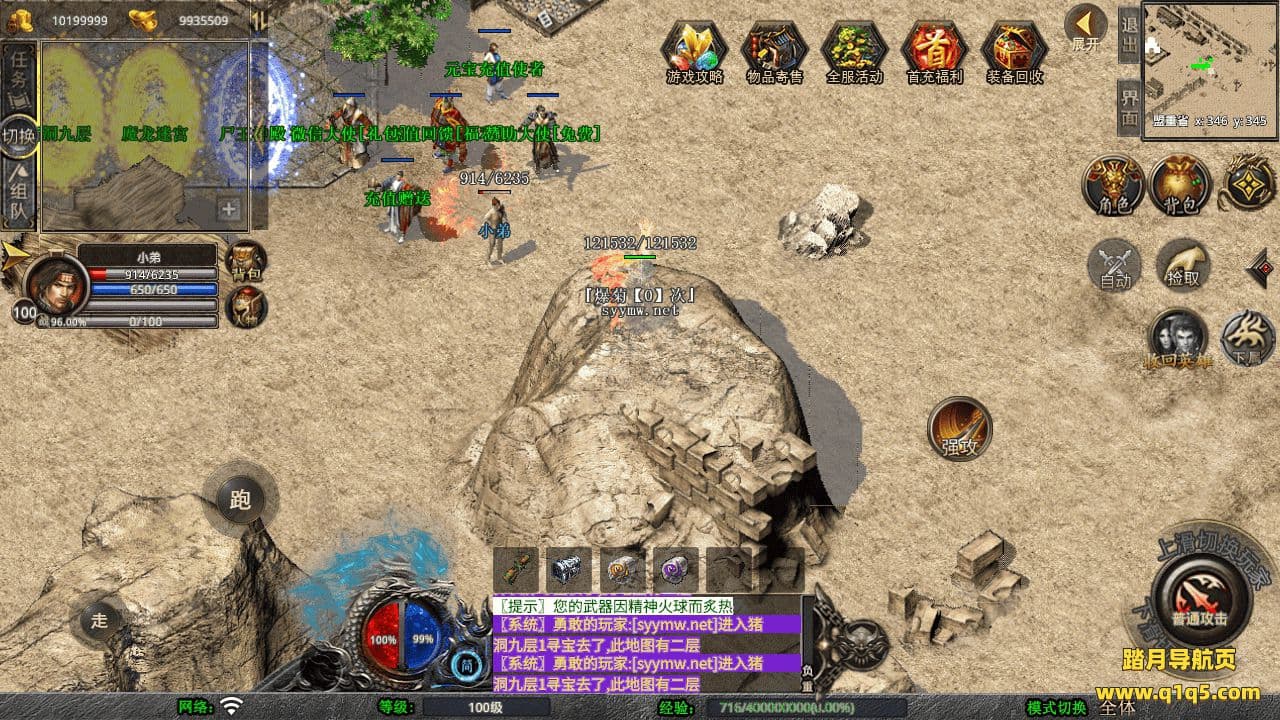Open the 角色 character sheet
The width and height of the screenshot is (1280, 720).
[x=1113, y=186]
